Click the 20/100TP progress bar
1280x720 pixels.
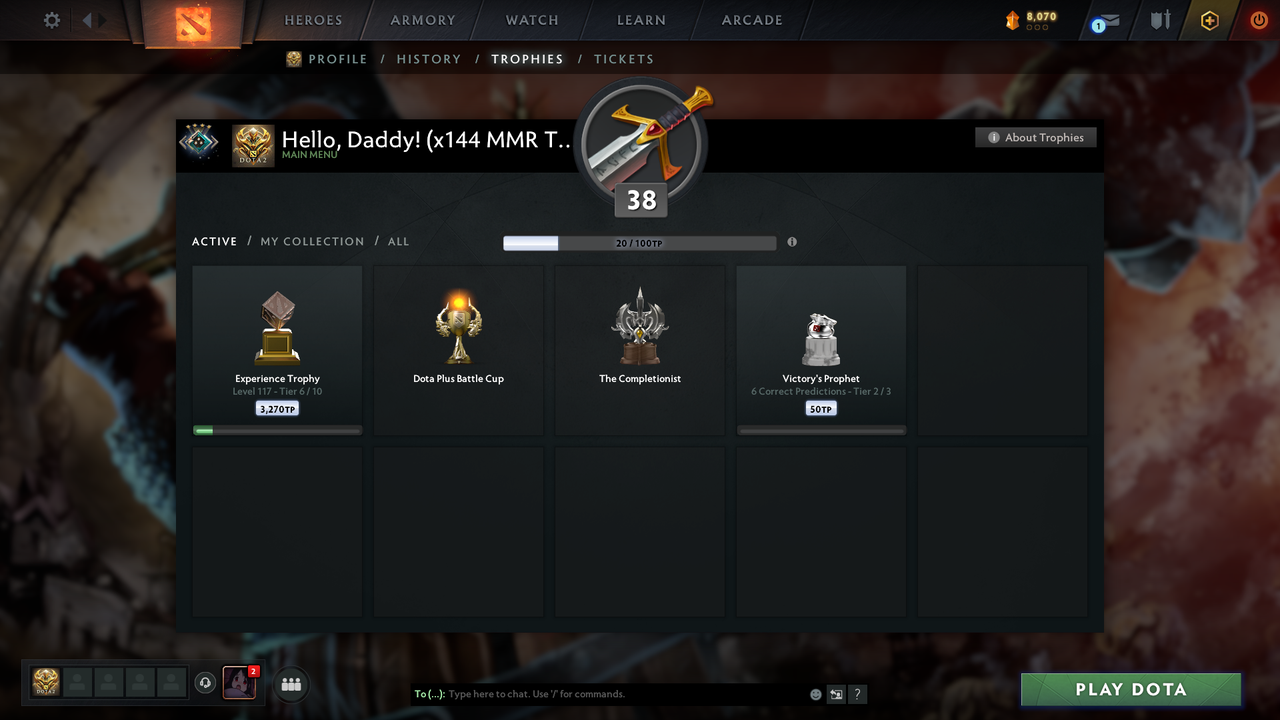tap(640, 242)
